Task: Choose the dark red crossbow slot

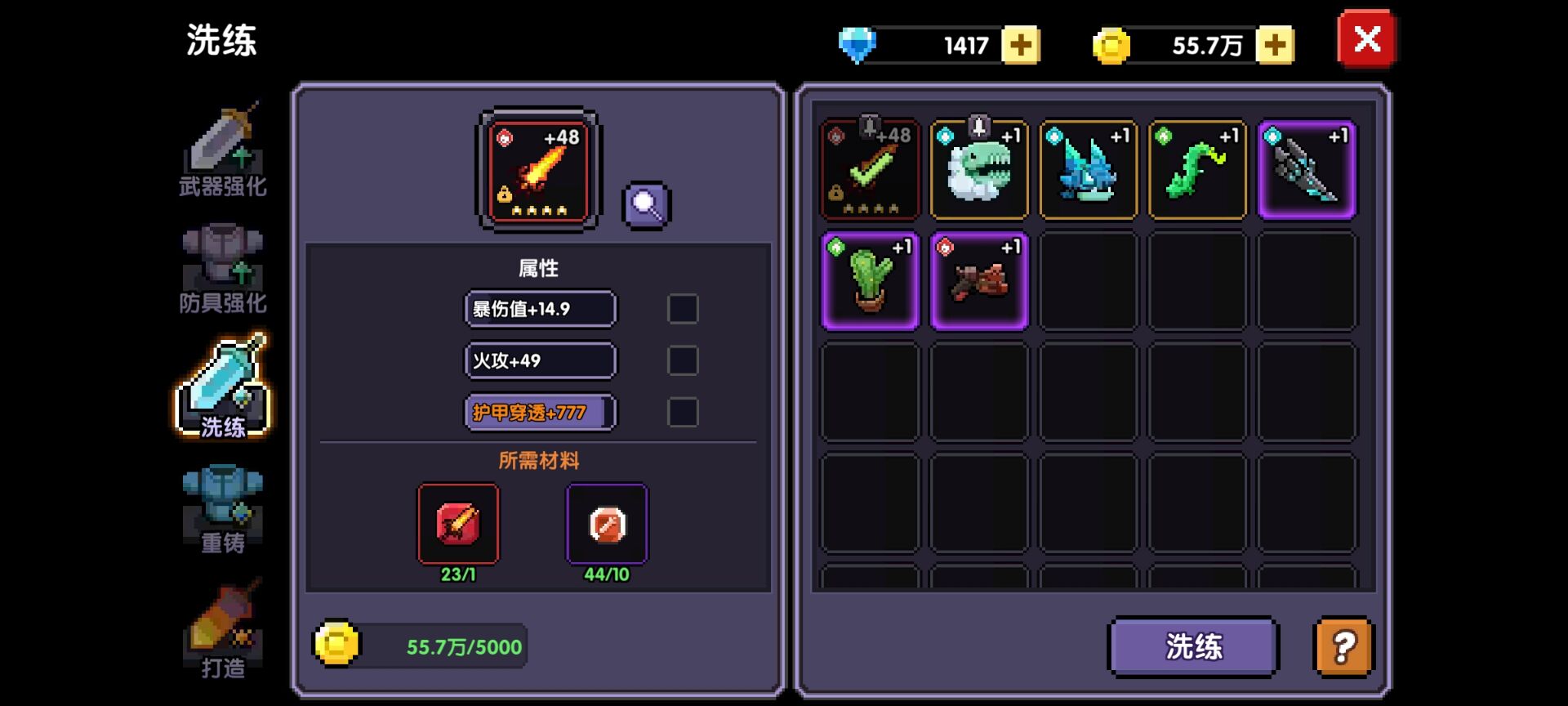Action: (x=979, y=281)
